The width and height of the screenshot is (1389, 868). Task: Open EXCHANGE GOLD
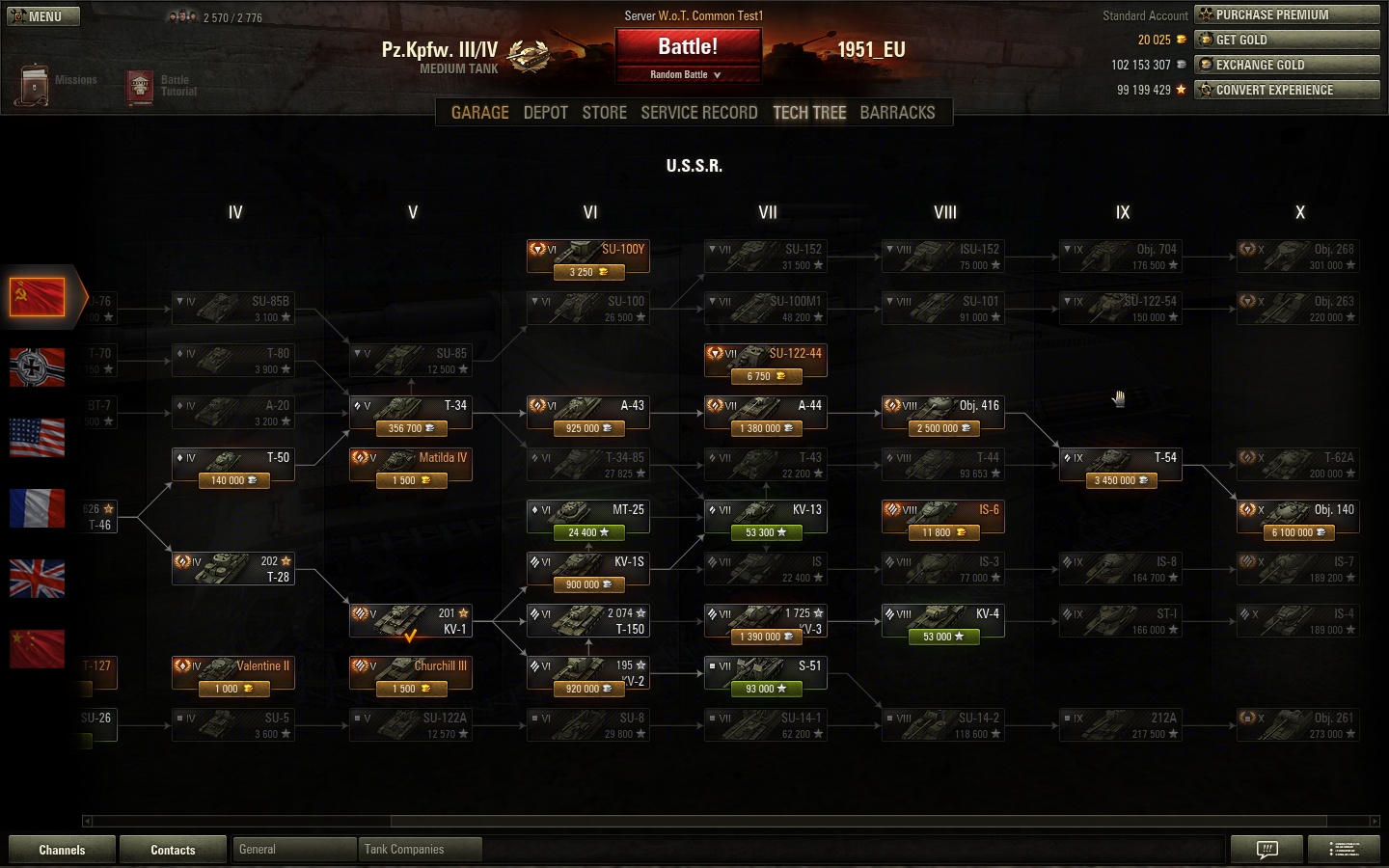1287,65
